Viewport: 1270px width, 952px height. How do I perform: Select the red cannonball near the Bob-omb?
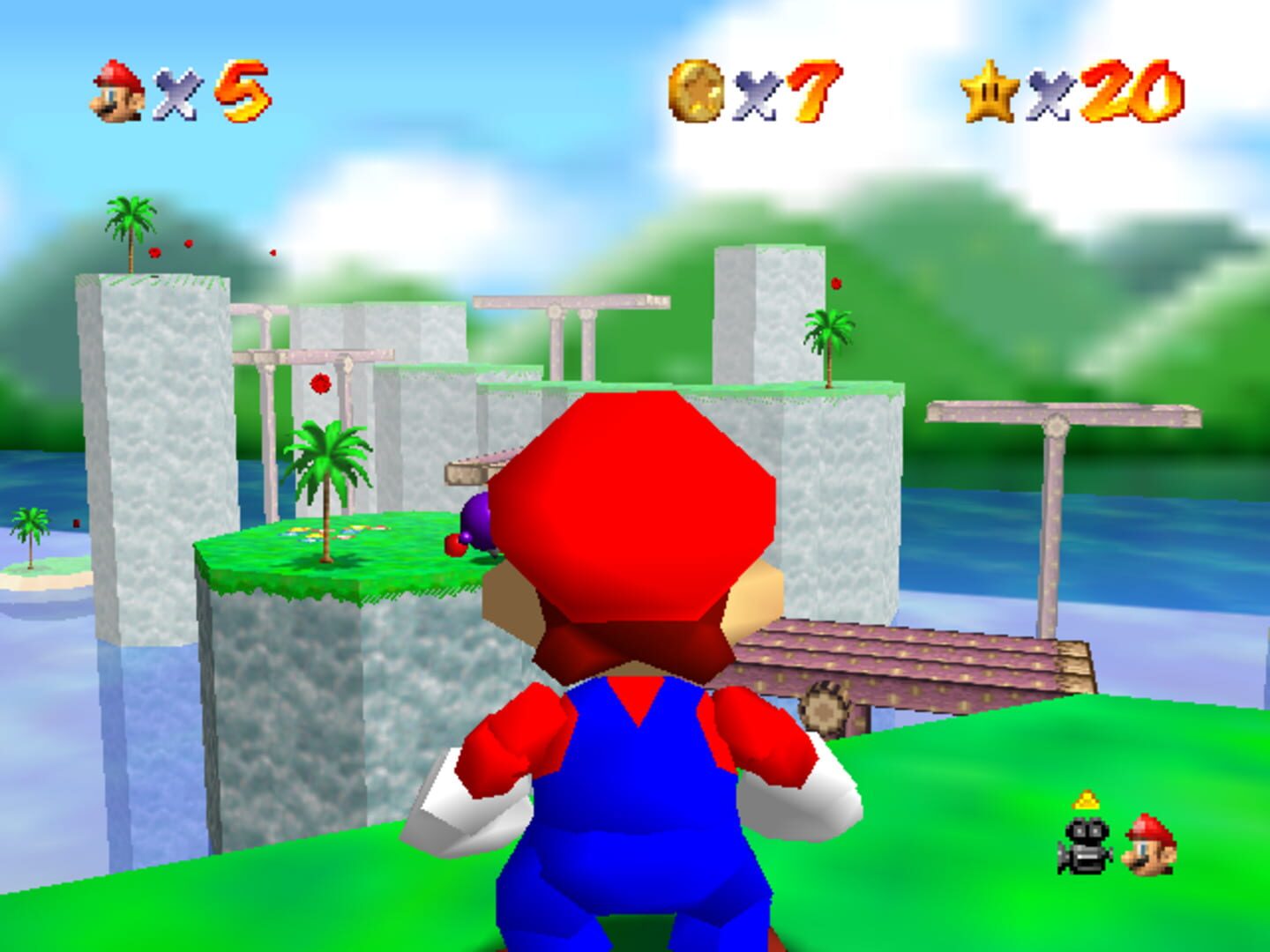tap(455, 547)
